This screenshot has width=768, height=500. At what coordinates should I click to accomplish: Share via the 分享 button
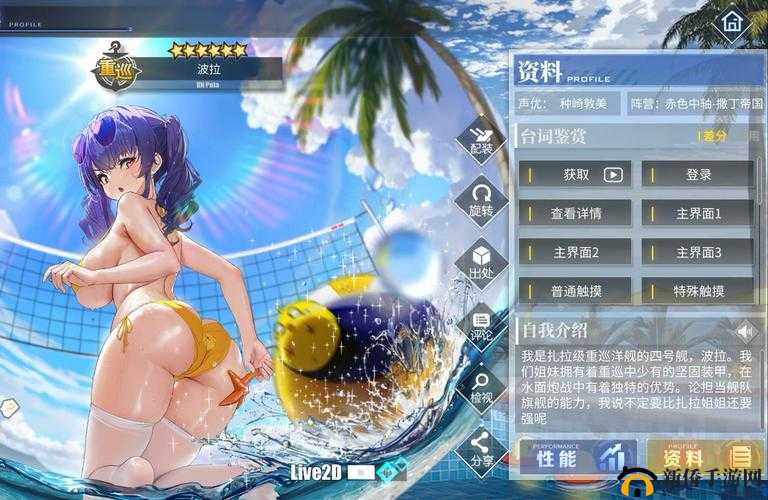(481, 448)
